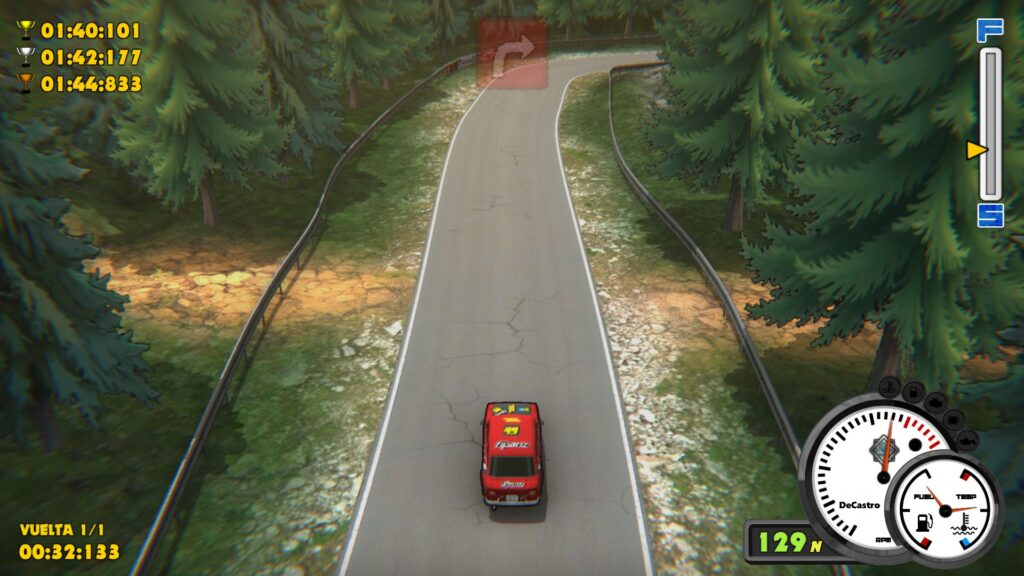This screenshot has width=1024, height=576.
Task: Click the yellow track progress arrow
Action: (977, 150)
